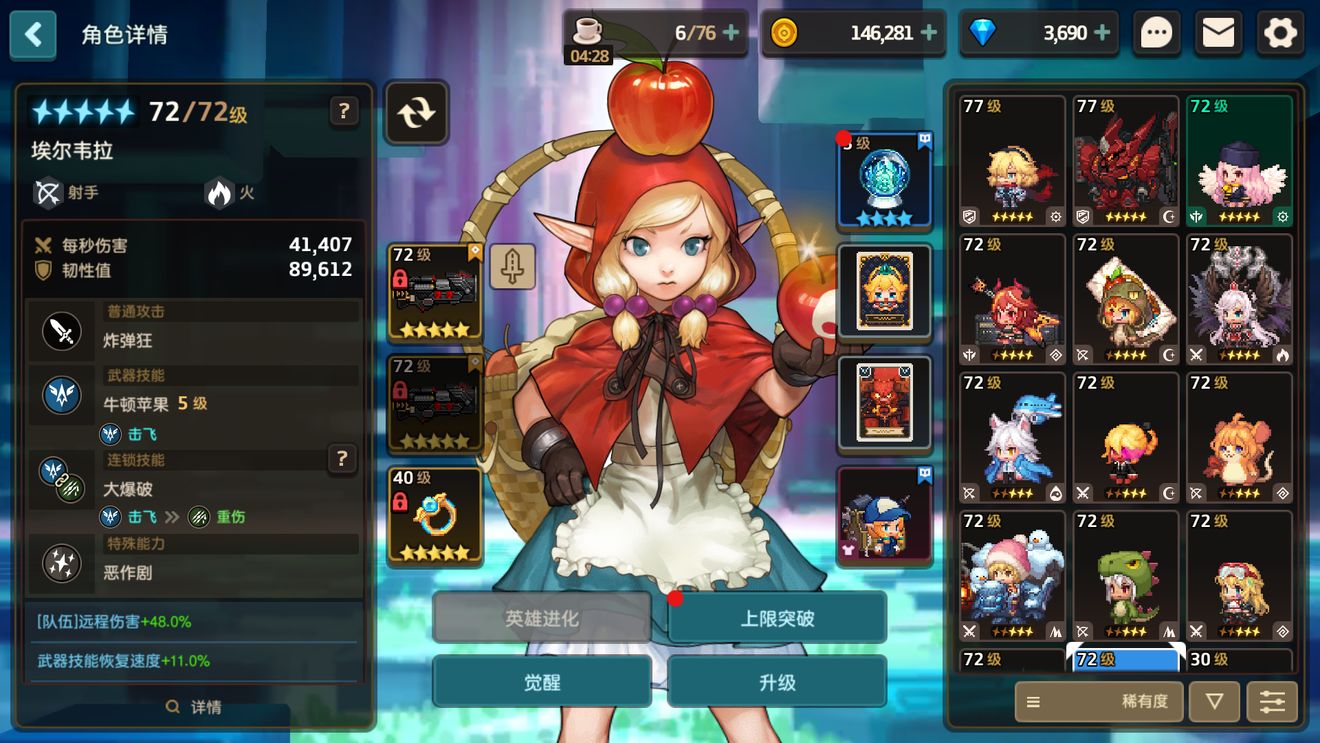Select the 英雄进化 hero evolution button
The width and height of the screenshot is (1320, 743).
click(542, 618)
